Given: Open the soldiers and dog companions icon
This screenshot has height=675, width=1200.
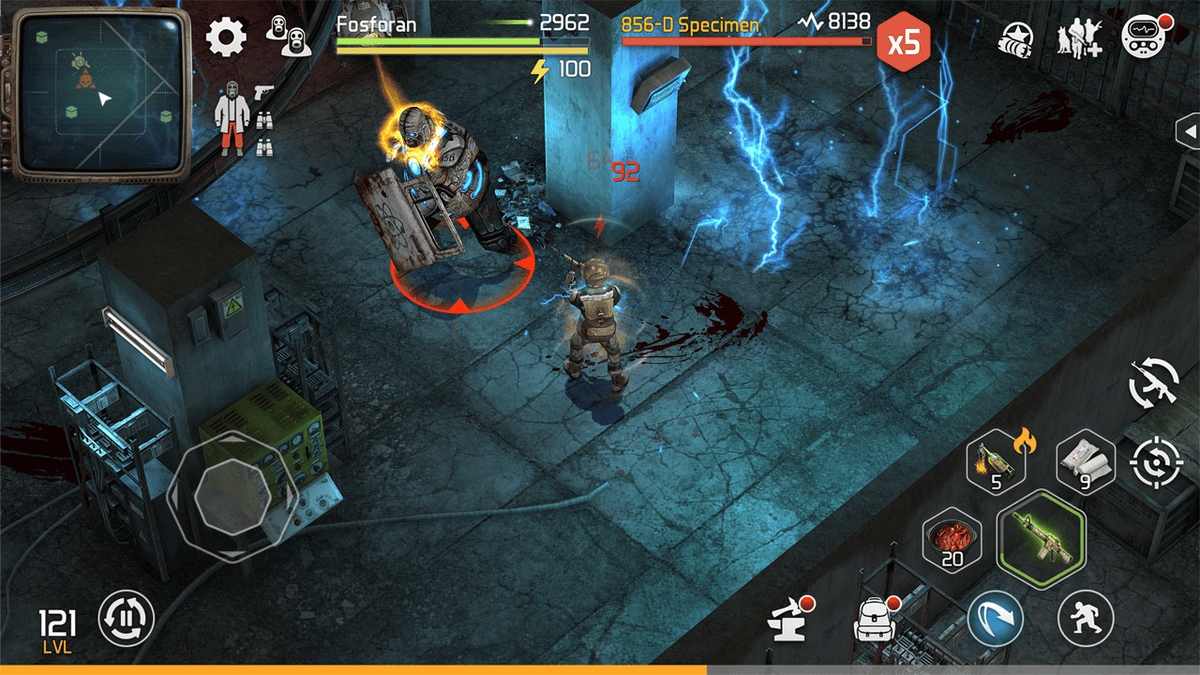Looking at the screenshot, I should coord(1080,39).
